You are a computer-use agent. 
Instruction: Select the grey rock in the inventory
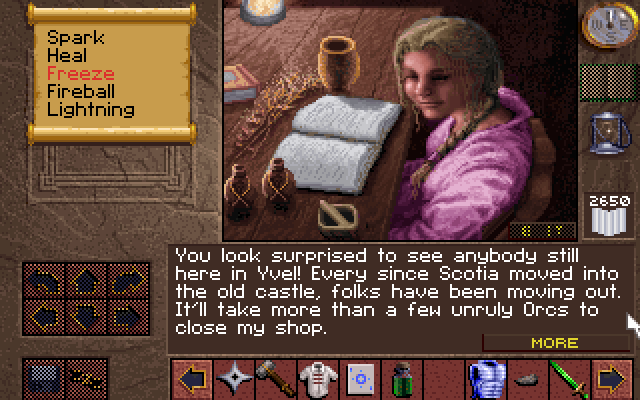(524, 379)
